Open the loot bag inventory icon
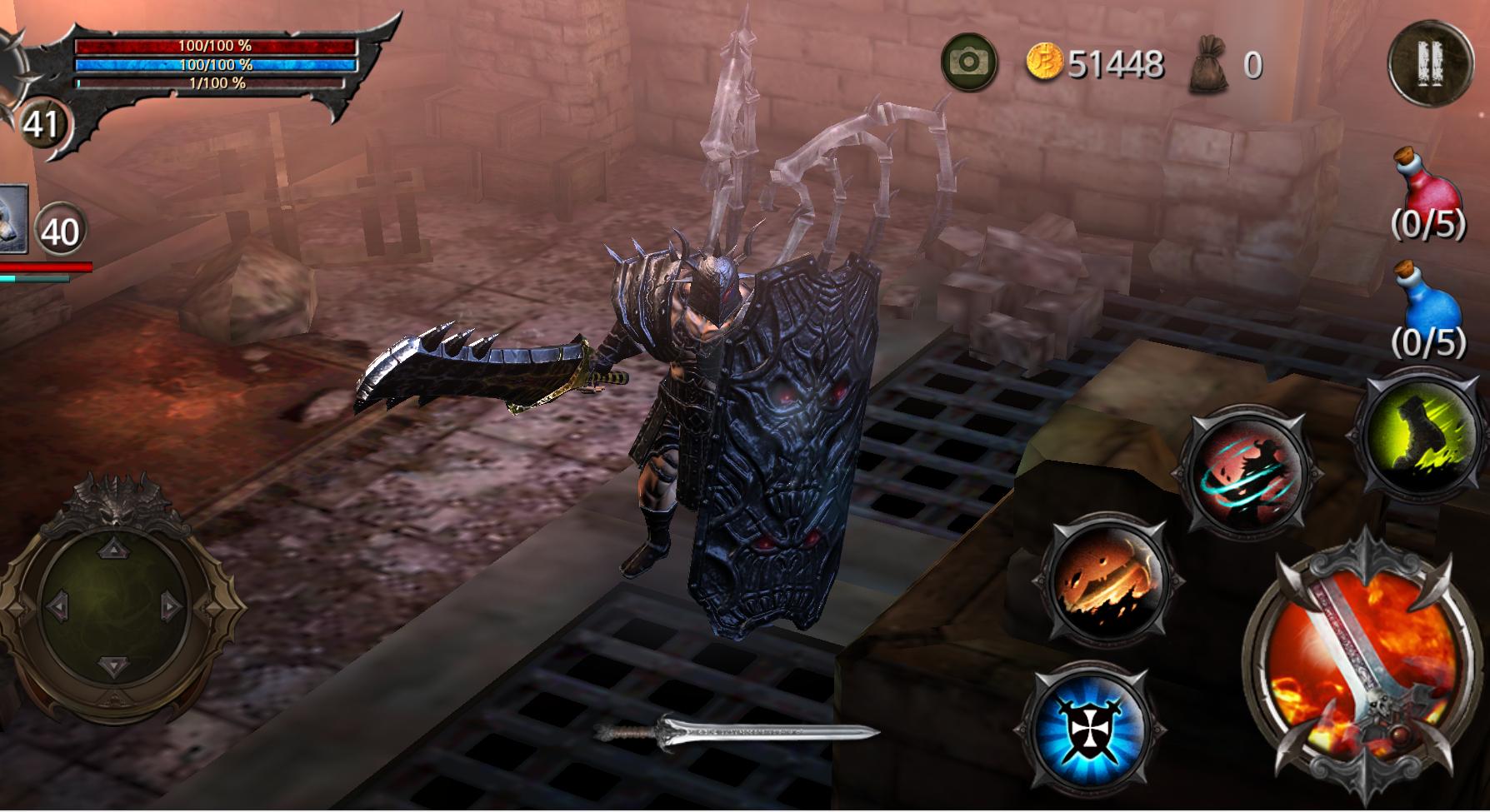The width and height of the screenshot is (1490, 812). (1210, 60)
